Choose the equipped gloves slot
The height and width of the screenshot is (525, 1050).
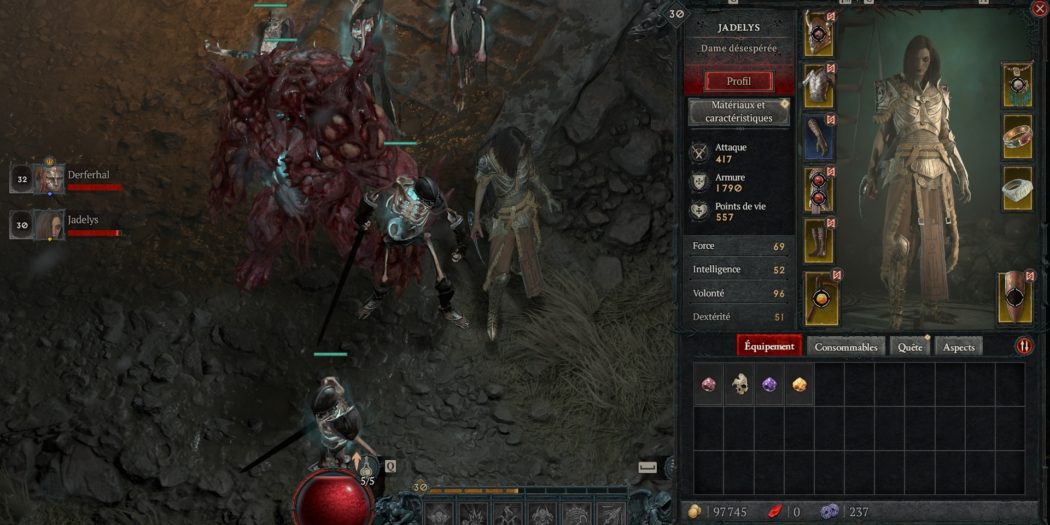(819, 137)
